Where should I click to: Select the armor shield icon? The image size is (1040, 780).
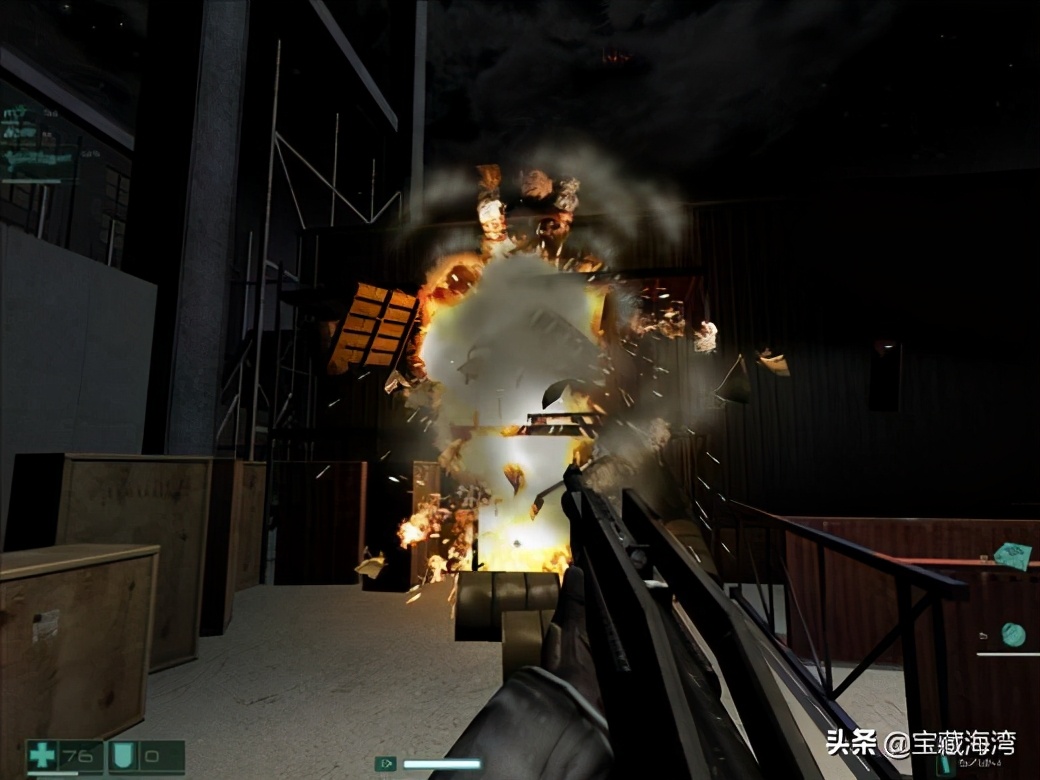click(x=123, y=756)
